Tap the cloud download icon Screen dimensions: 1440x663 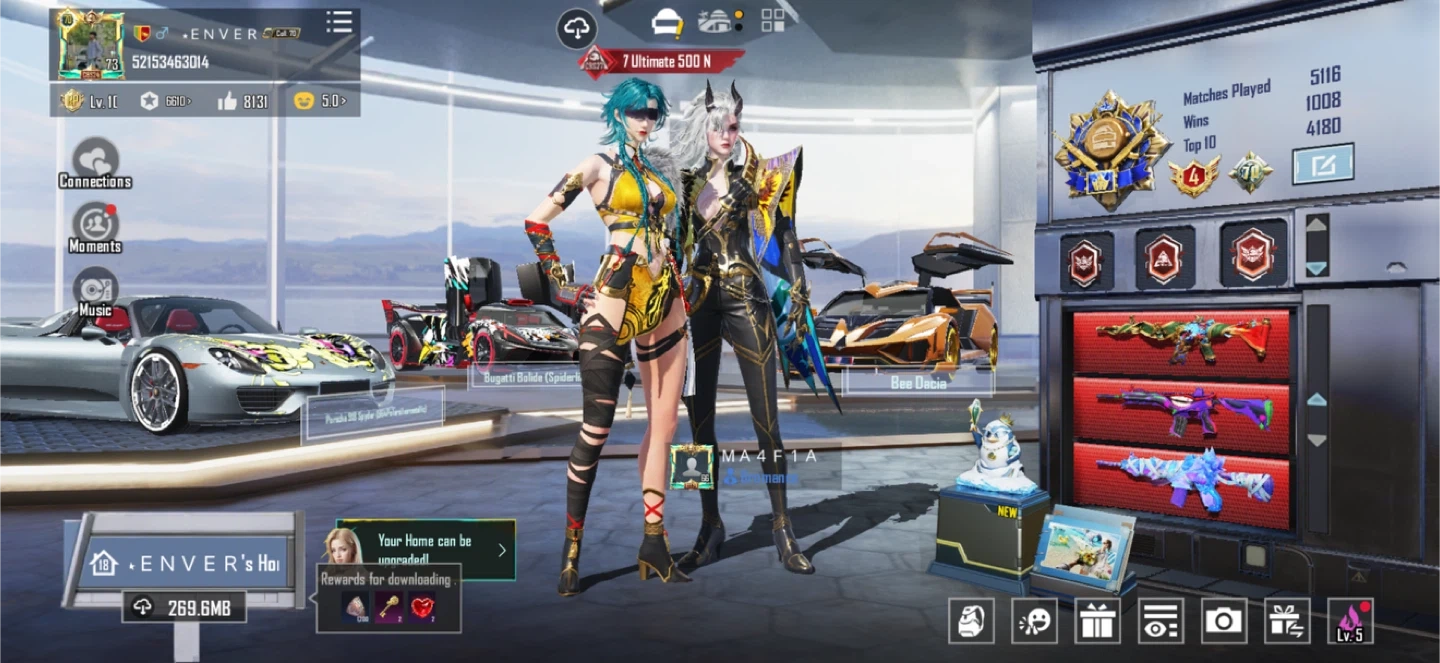tap(576, 29)
